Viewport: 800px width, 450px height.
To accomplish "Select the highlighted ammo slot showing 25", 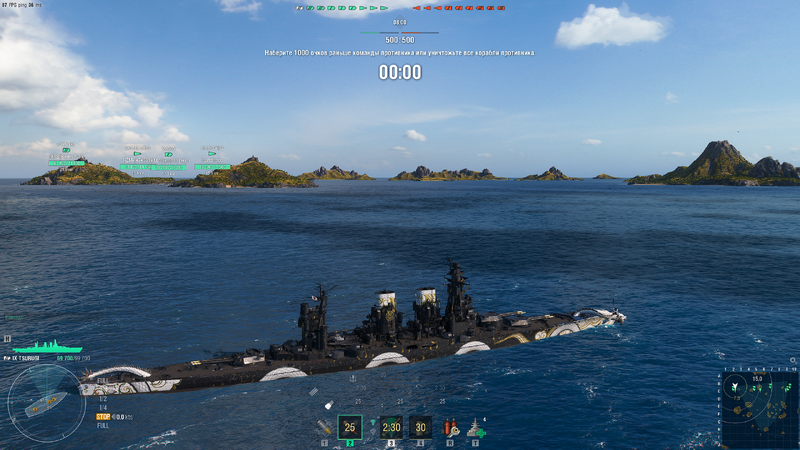I will pos(350,427).
